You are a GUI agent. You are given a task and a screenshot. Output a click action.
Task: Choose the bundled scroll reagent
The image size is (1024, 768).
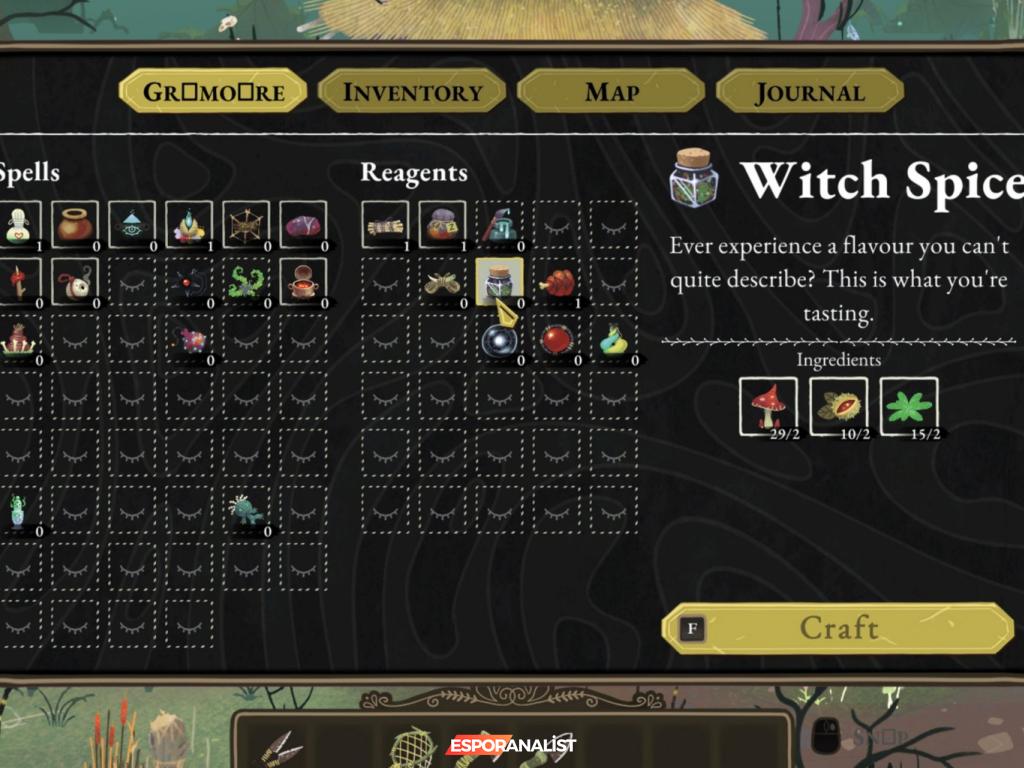coord(385,226)
